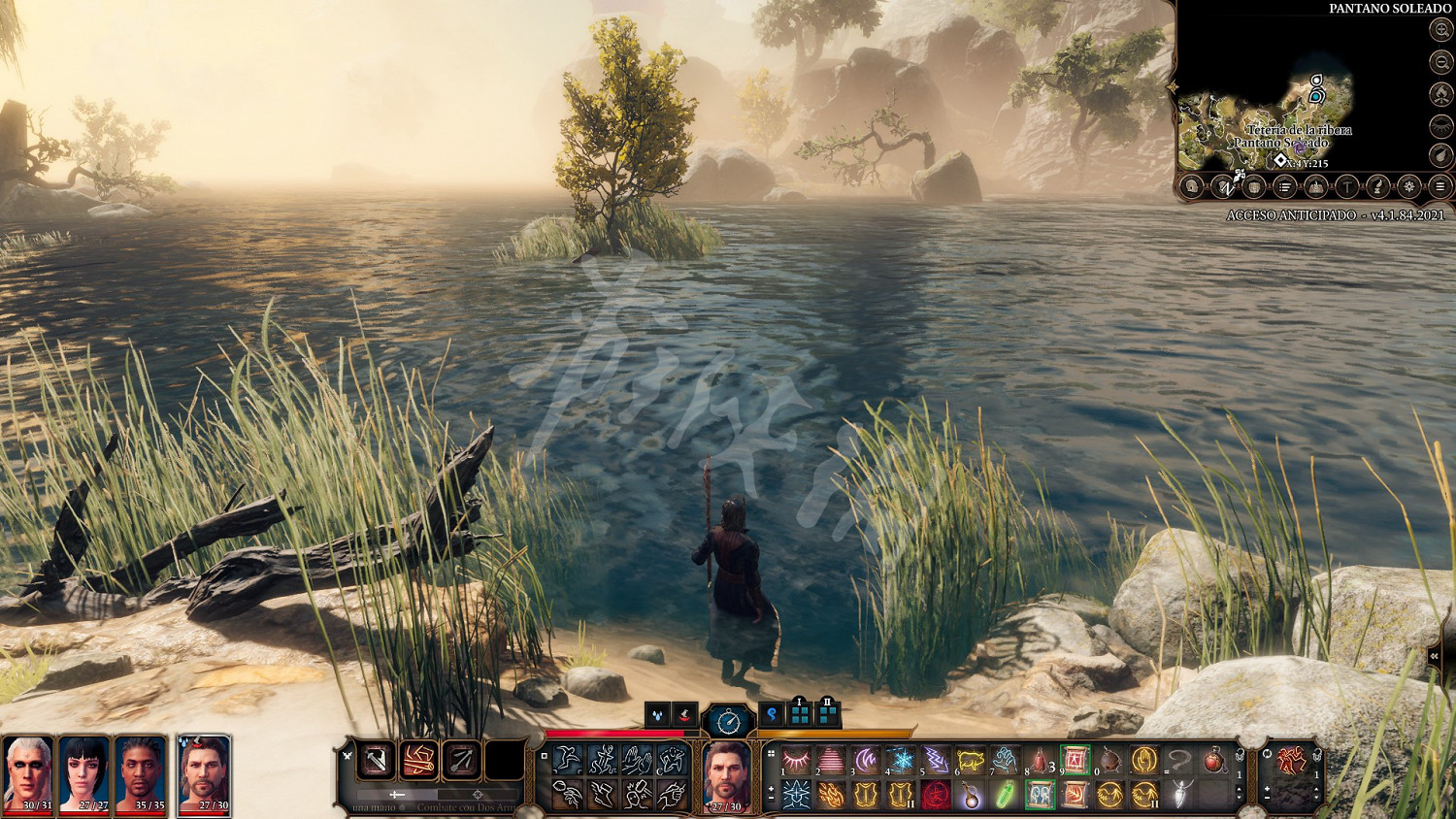Viewport: 1456px width, 819px height.
Task: Click the Pantano Soleado minimap
Action: coord(1262,116)
